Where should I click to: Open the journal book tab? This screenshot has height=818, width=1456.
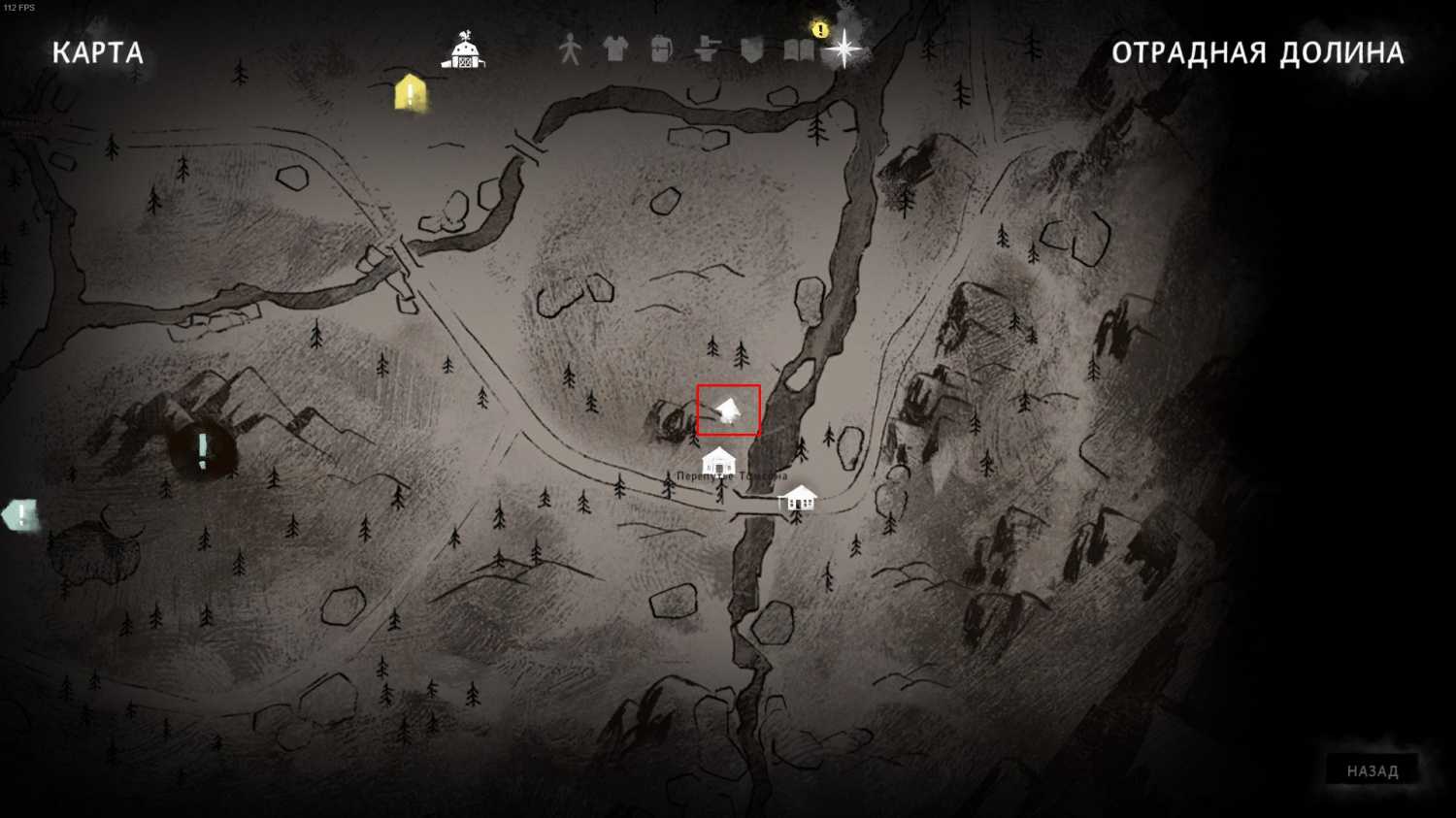pyautogui.click(x=798, y=49)
